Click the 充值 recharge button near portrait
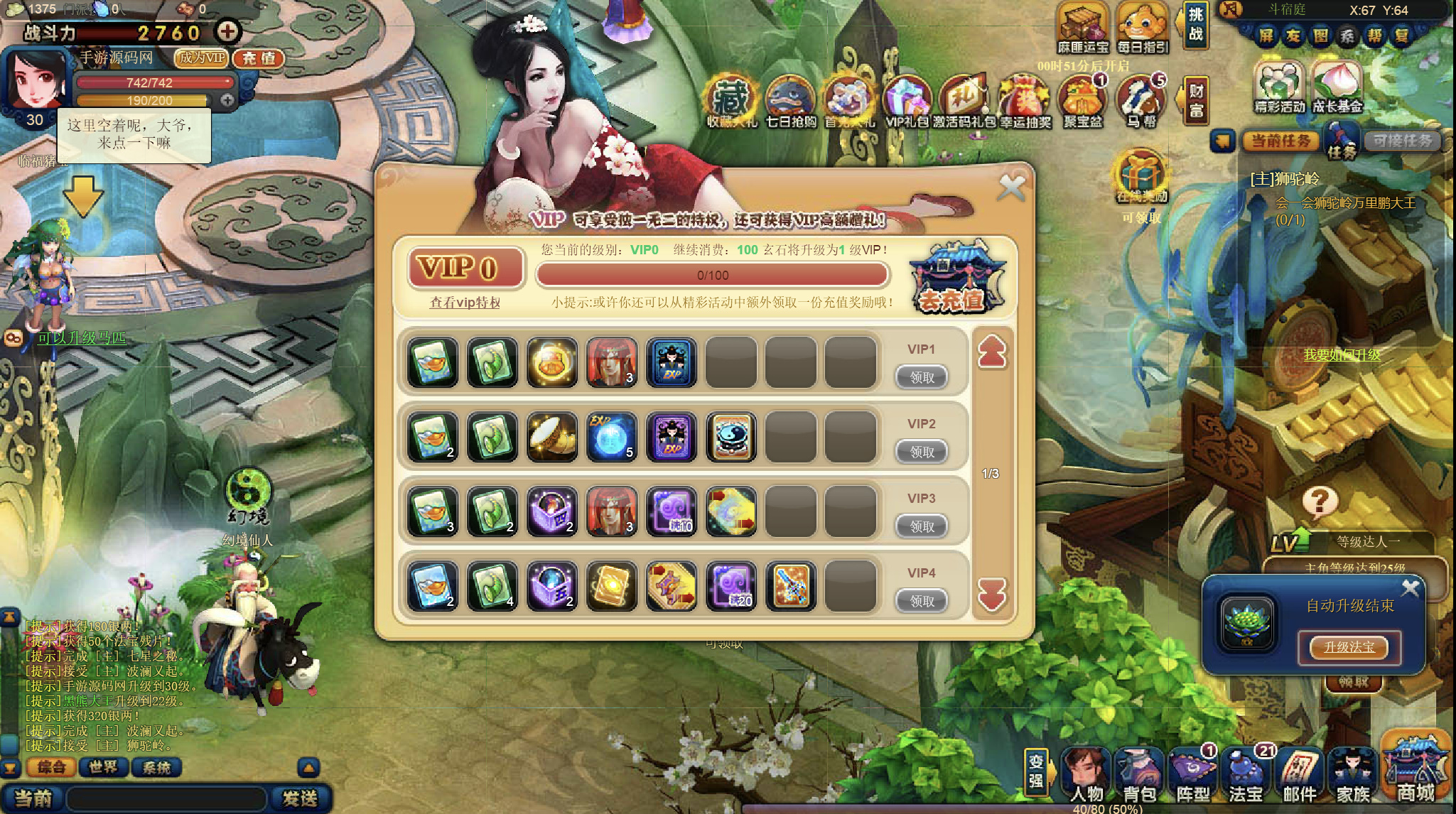Viewport: 1456px width, 814px height. coord(259,58)
